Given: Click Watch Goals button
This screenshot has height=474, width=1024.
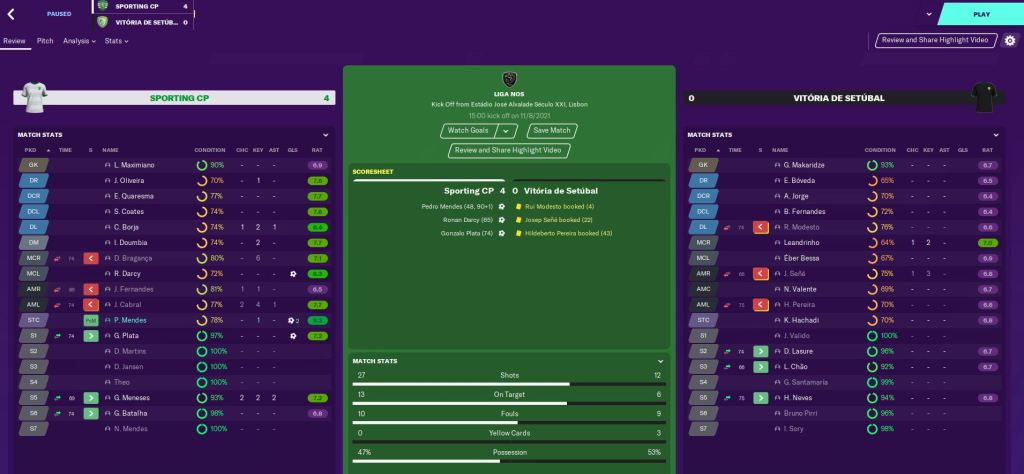Looking at the screenshot, I should 468,131.
